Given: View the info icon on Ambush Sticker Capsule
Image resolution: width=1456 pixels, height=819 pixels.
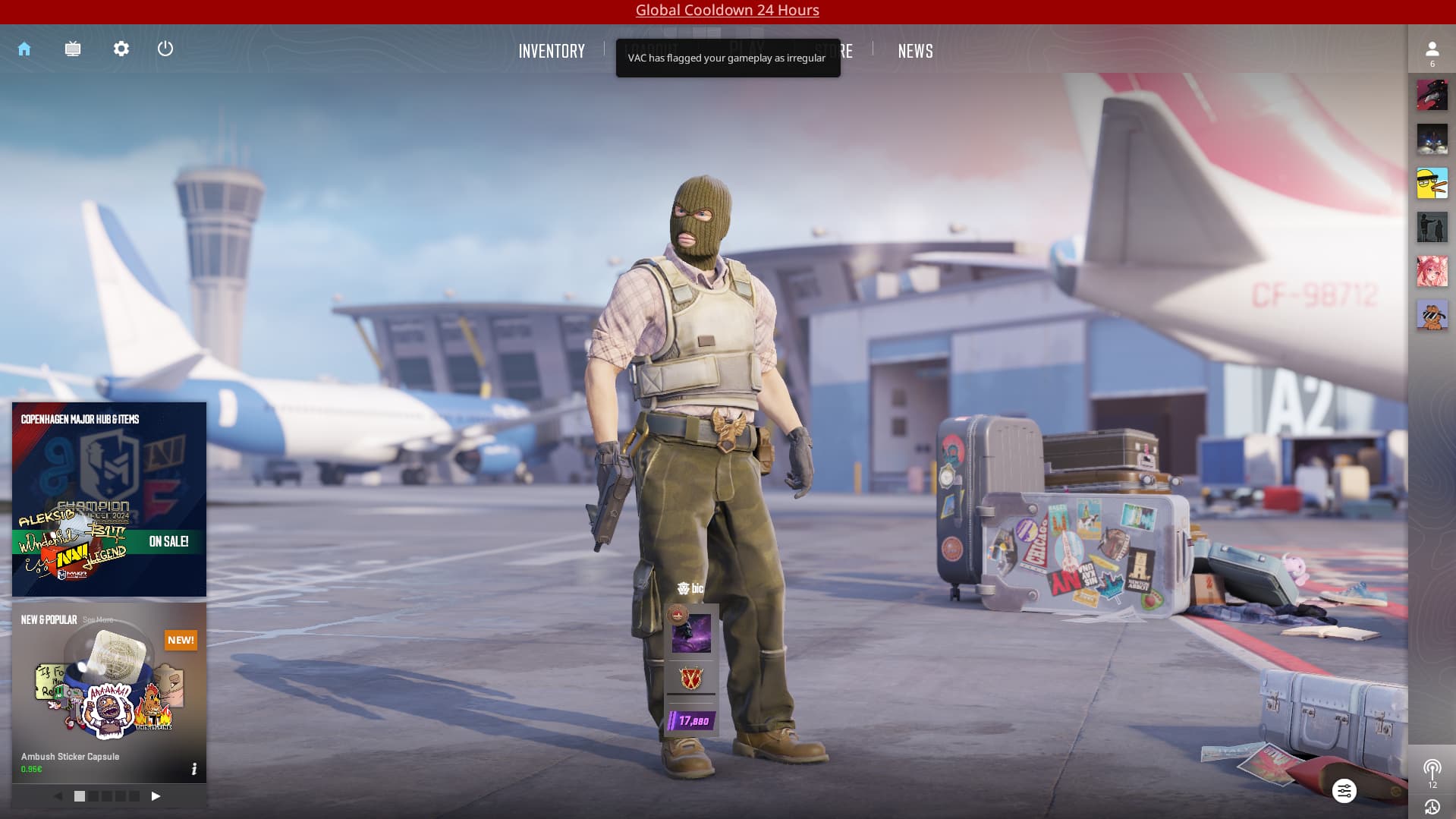Looking at the screenshot, I should pos(195,769).
